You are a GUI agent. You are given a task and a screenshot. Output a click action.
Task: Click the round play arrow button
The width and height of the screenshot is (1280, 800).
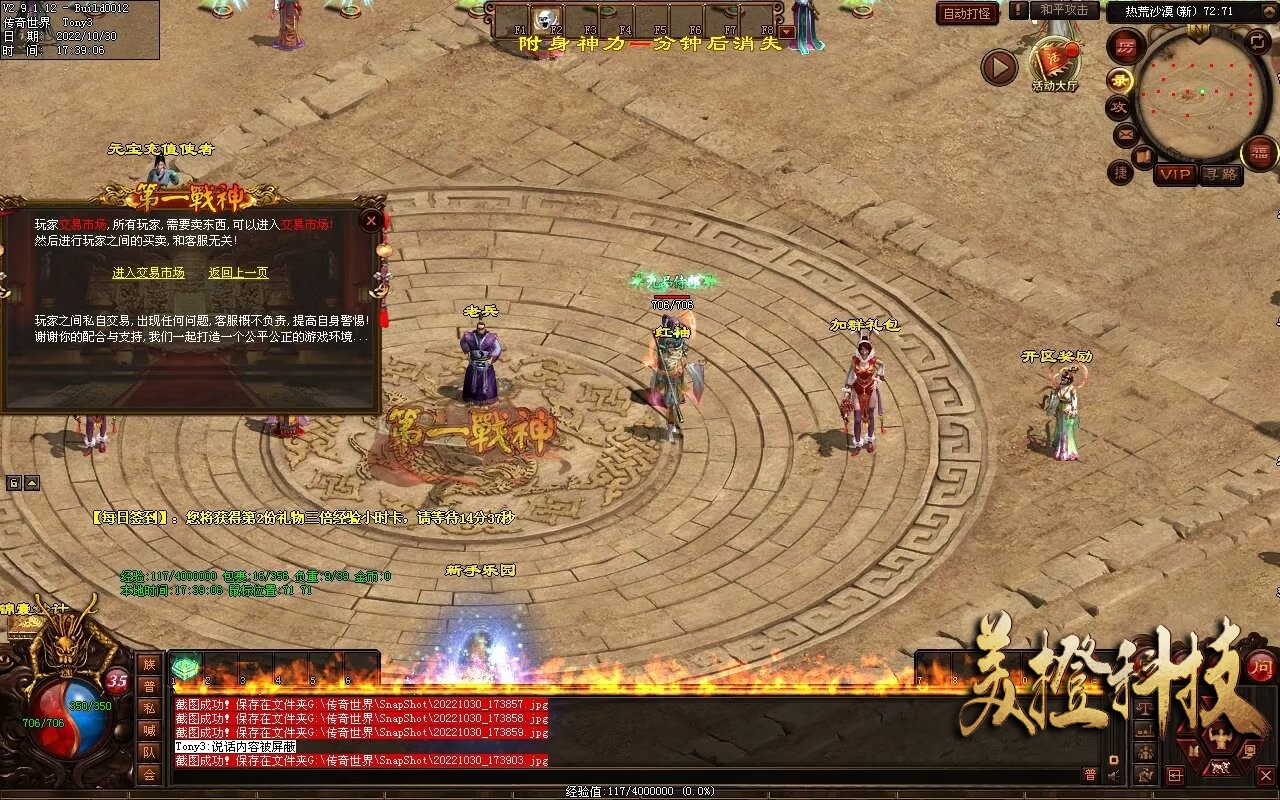(x=998, y=68)
